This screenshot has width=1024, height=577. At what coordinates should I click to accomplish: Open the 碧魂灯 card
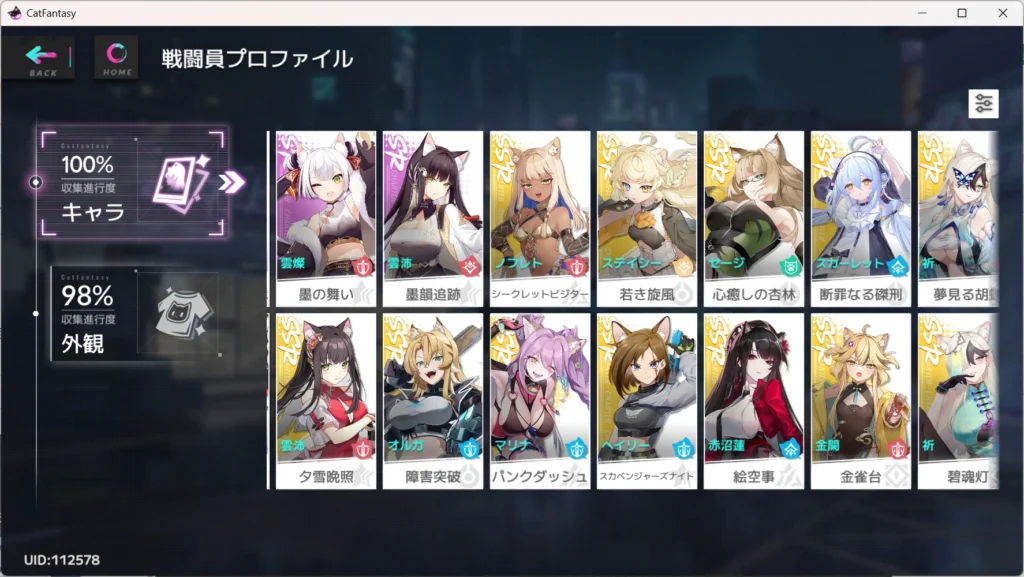tap(958, 401)
